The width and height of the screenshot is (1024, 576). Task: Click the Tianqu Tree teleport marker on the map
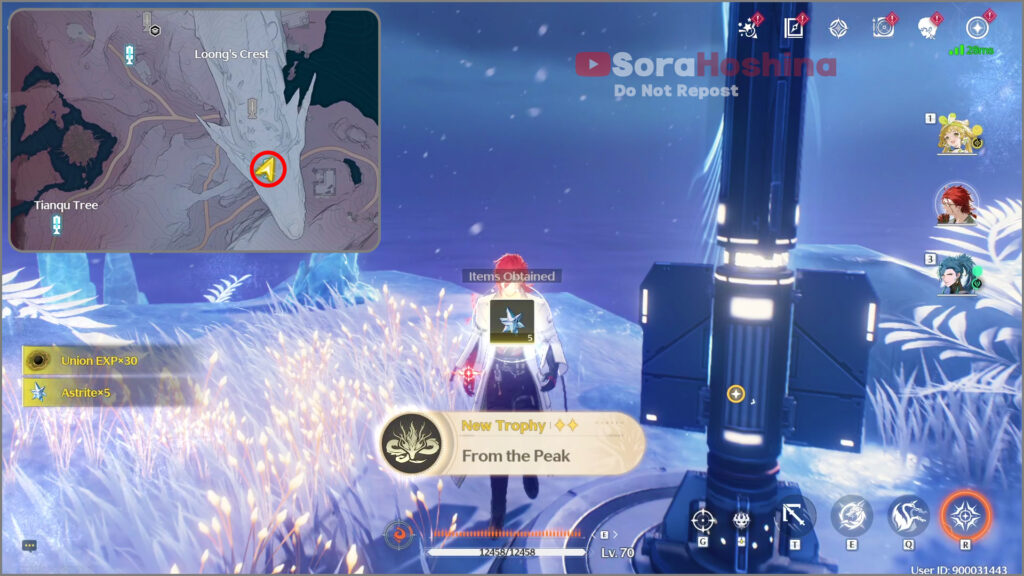(x=57, y=225)
